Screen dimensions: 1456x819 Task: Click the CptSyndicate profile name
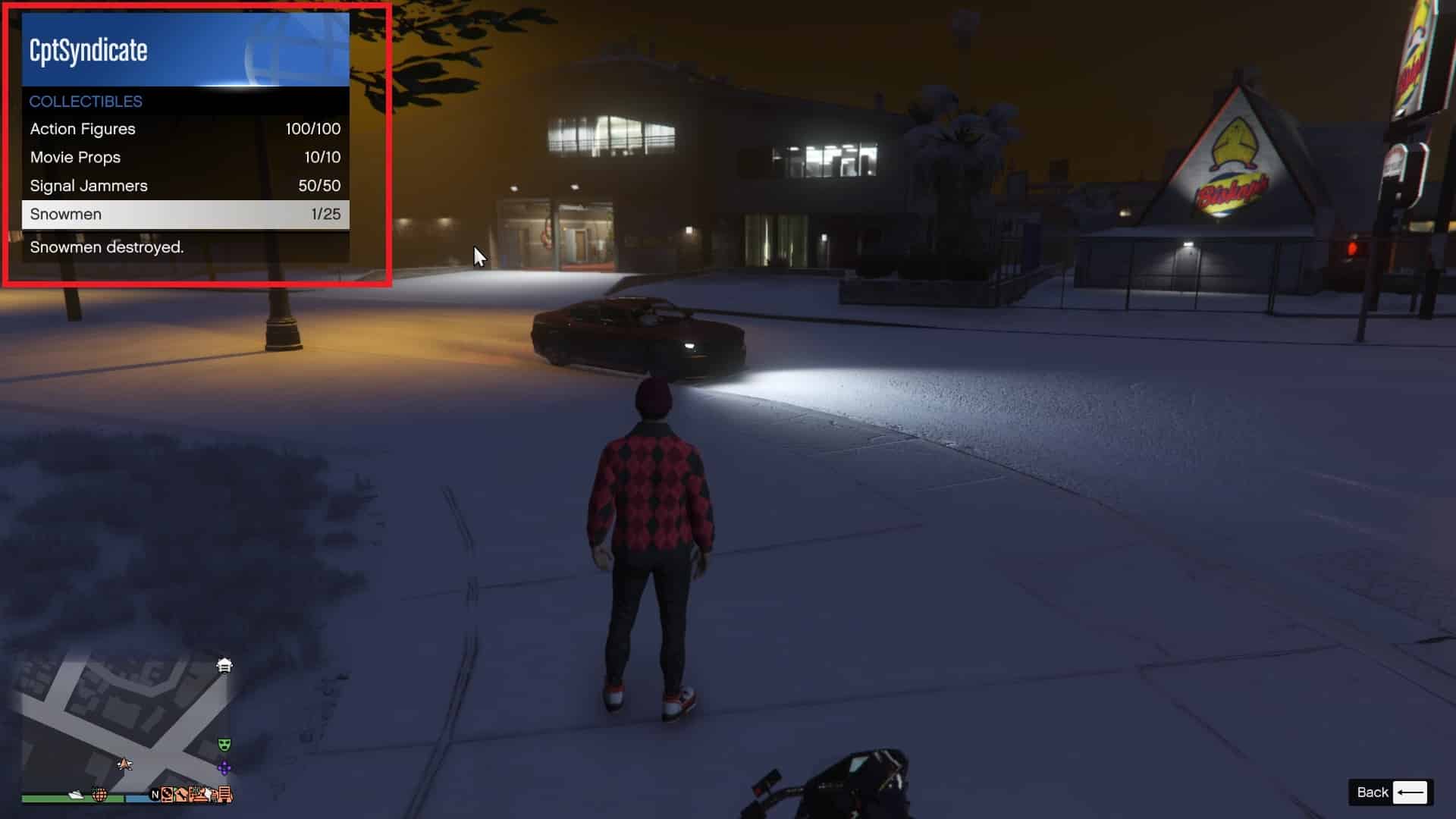tap(87, 49)
